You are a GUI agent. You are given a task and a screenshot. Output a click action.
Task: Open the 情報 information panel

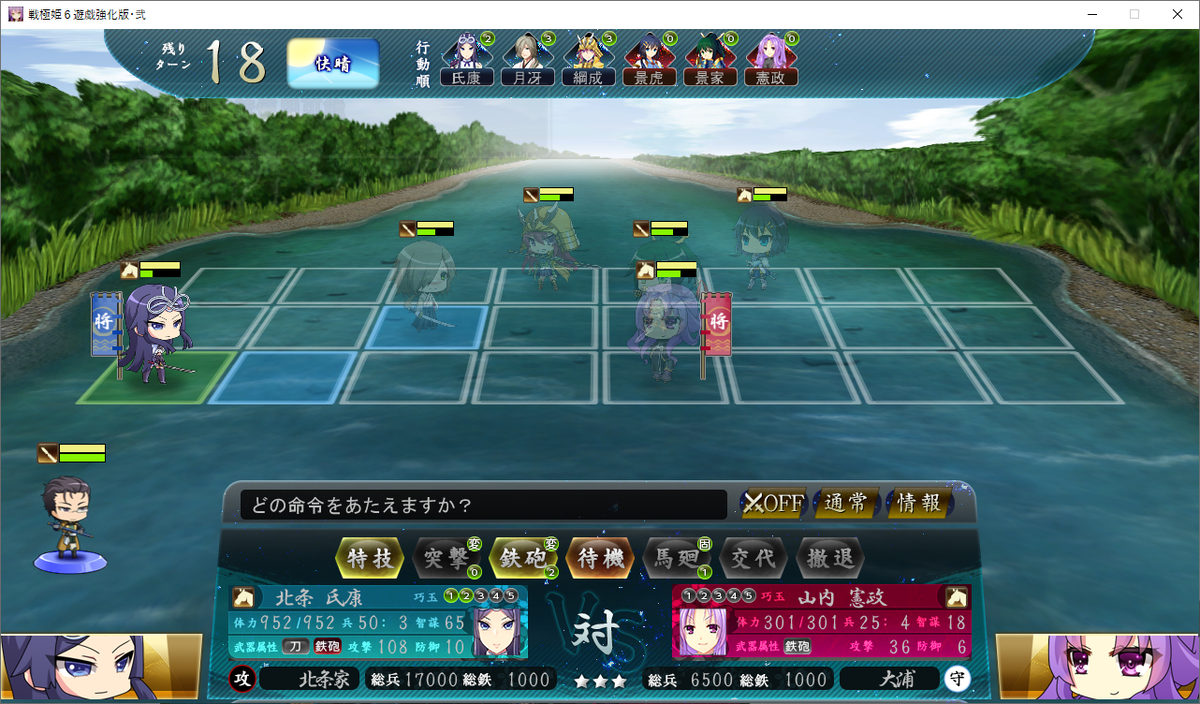click(x=919, y=503)
